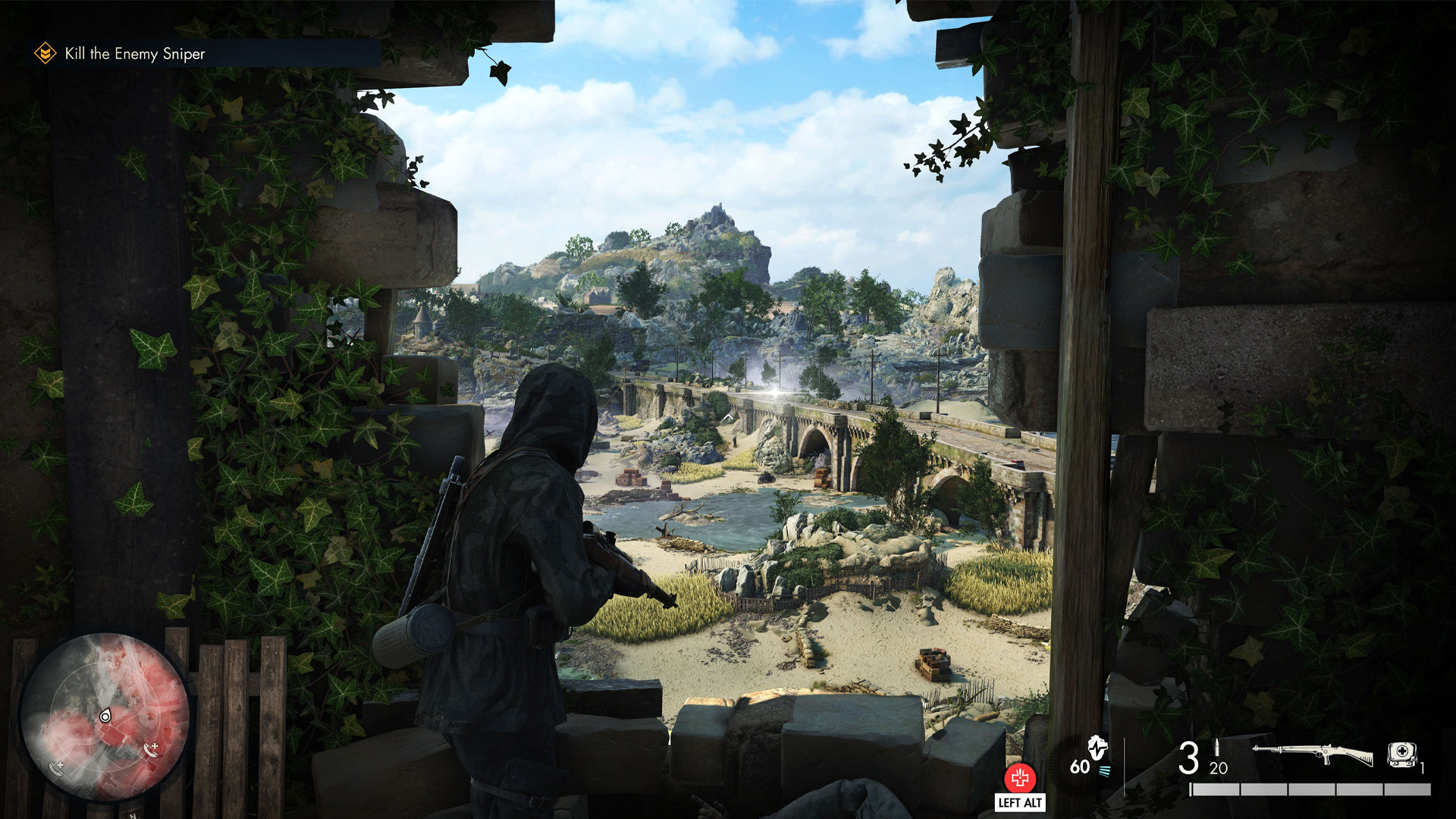Select the compass N marker below the minimap
Screen dimensions: 1456x819
point(134,816)
